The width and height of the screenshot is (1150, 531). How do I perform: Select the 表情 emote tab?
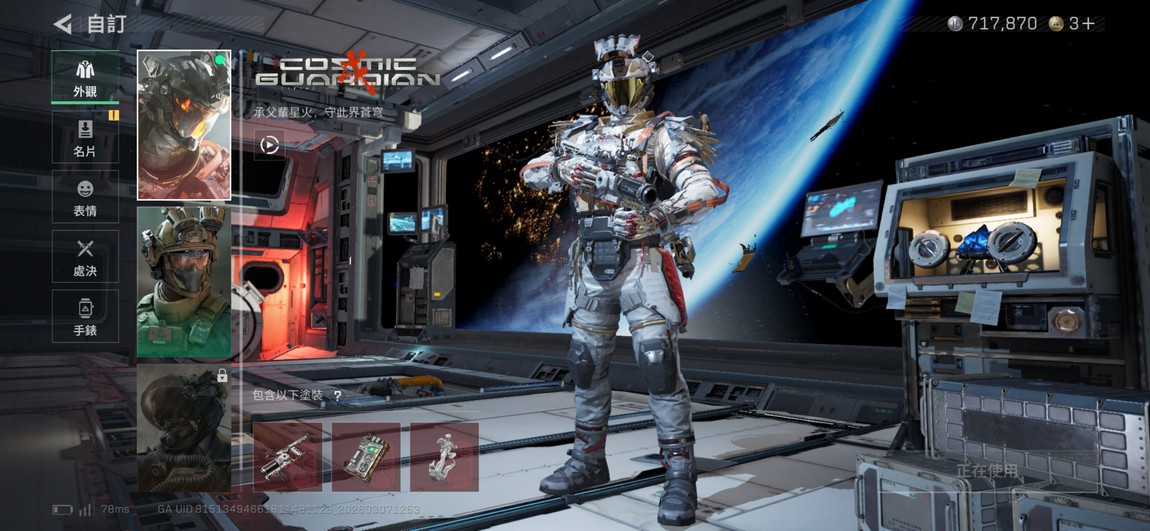[85, 196]
